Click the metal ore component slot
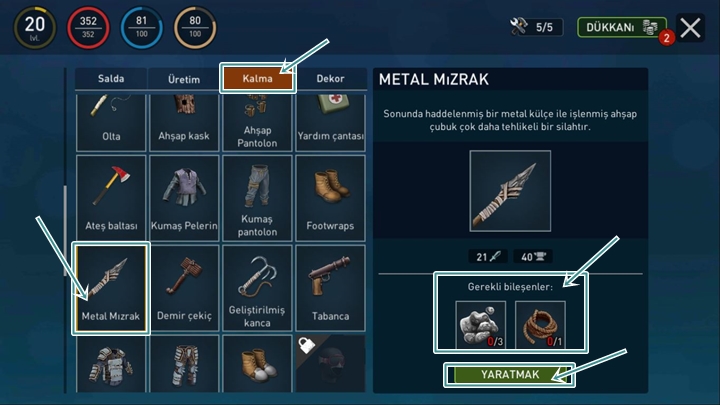Screen dimensions: 720x405 click(x=481, y=324)
